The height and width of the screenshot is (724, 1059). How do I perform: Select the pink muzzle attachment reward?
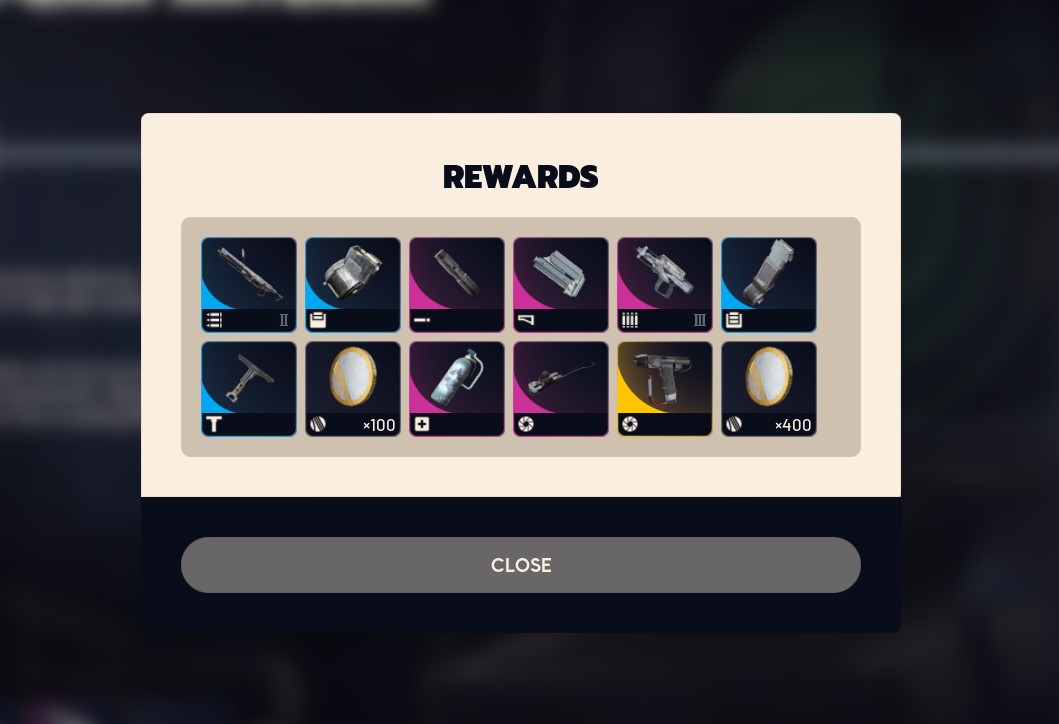coord(457,285)
